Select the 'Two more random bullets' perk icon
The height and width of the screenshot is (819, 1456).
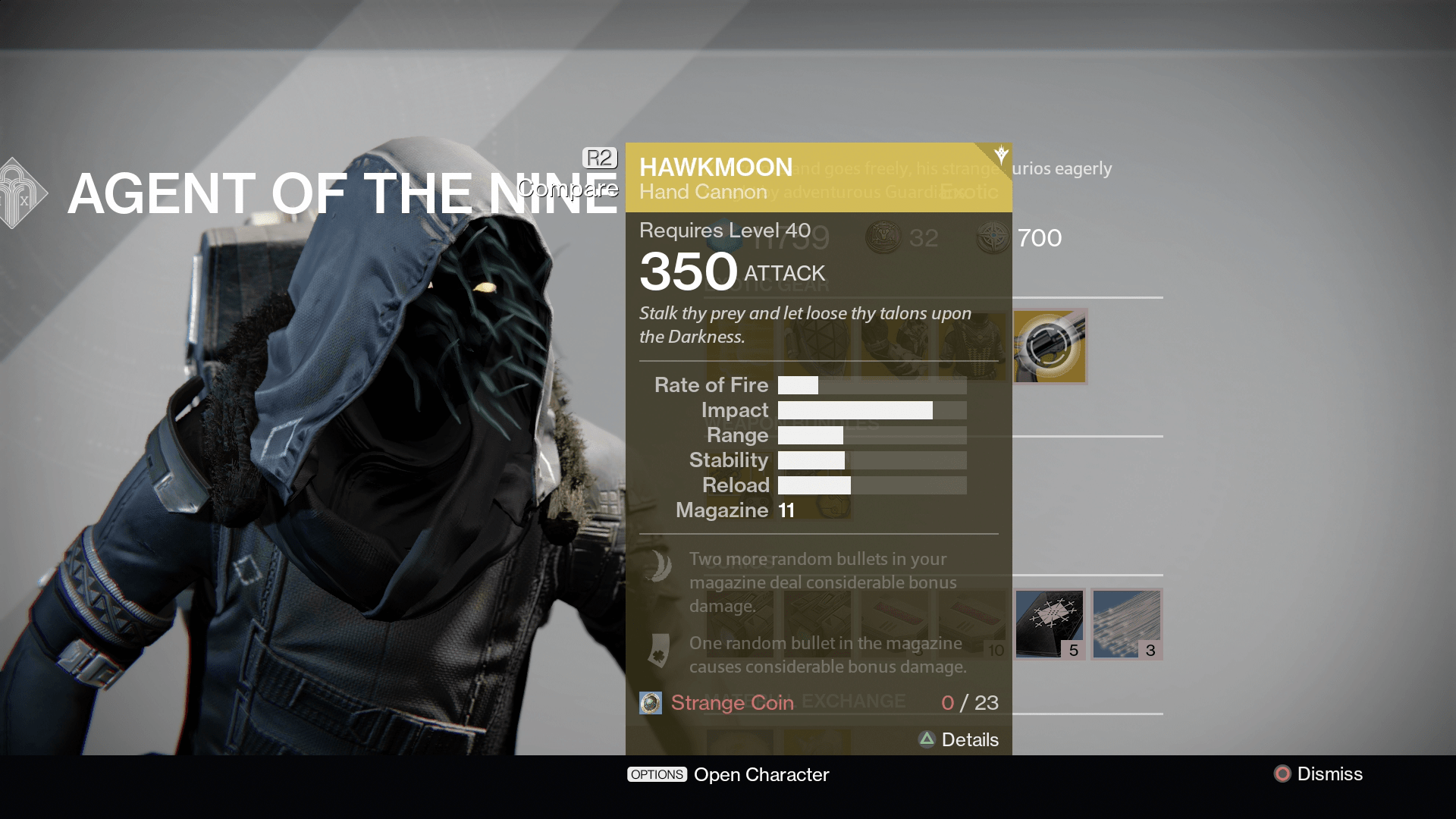[x=659, y=565]
